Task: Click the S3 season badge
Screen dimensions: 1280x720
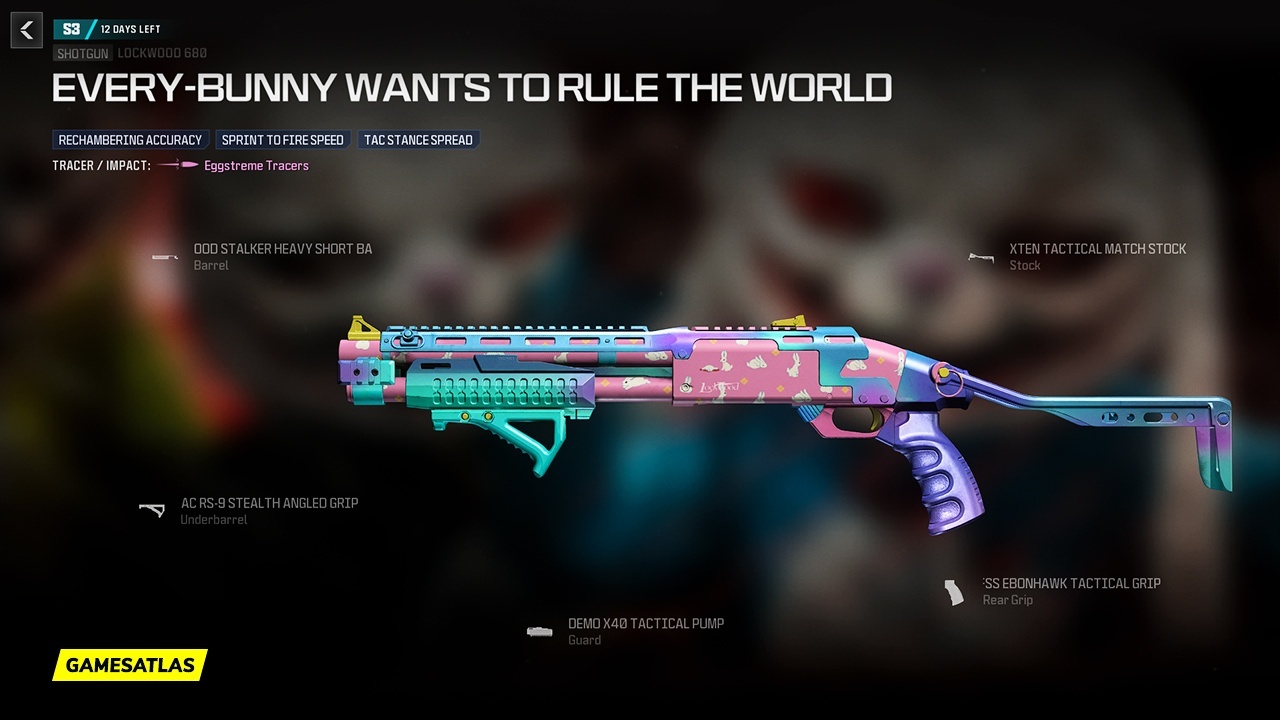Action: [x=70, y=28]
